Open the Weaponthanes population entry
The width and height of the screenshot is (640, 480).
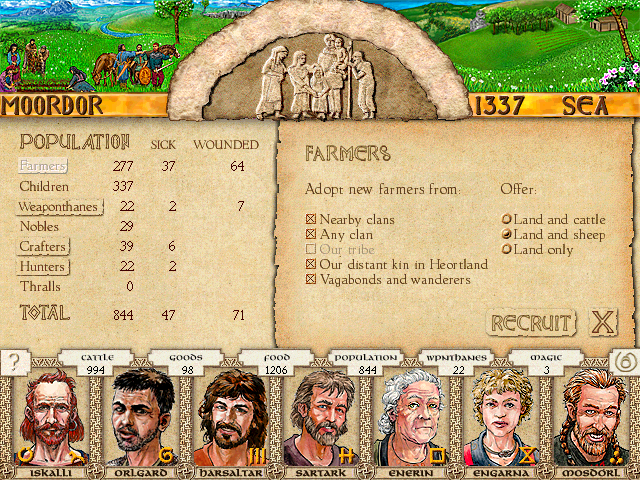coord(56,207)
